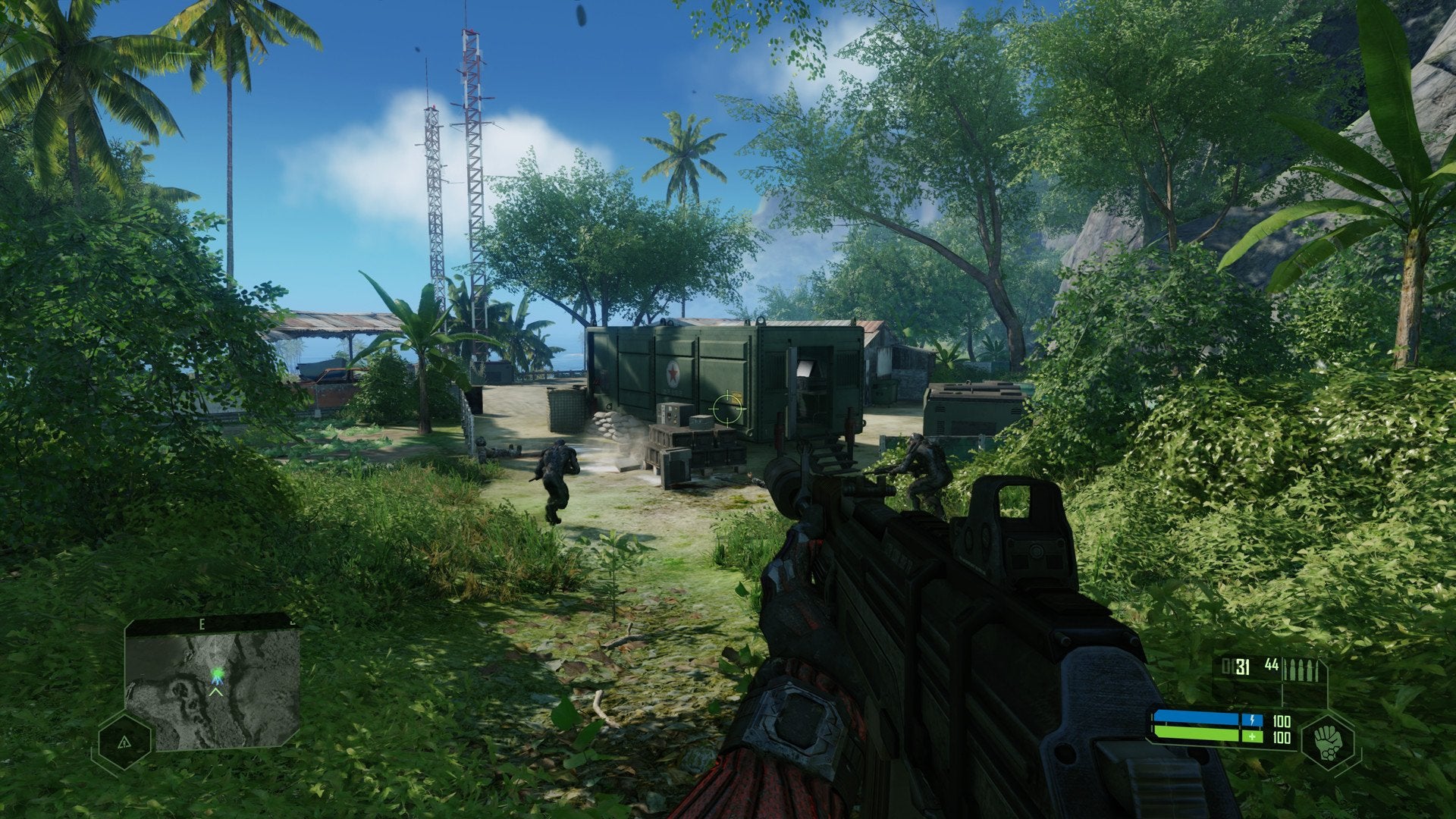Select the hexagon warning triangle indicator
This screenshot has height=819, width=1456.
click(x=124, y=742)
